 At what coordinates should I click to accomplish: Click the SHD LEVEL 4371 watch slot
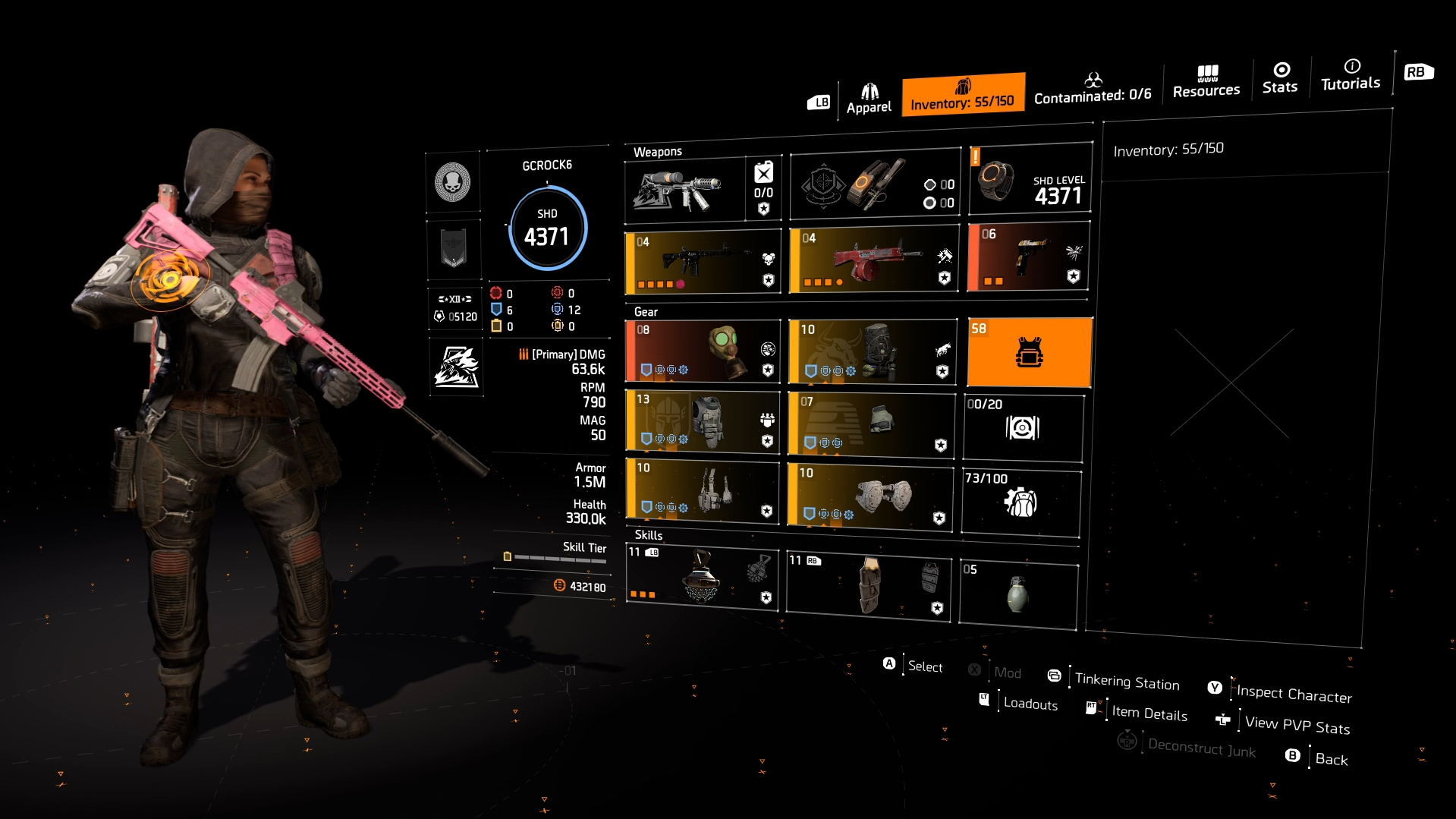point(1030,182)
